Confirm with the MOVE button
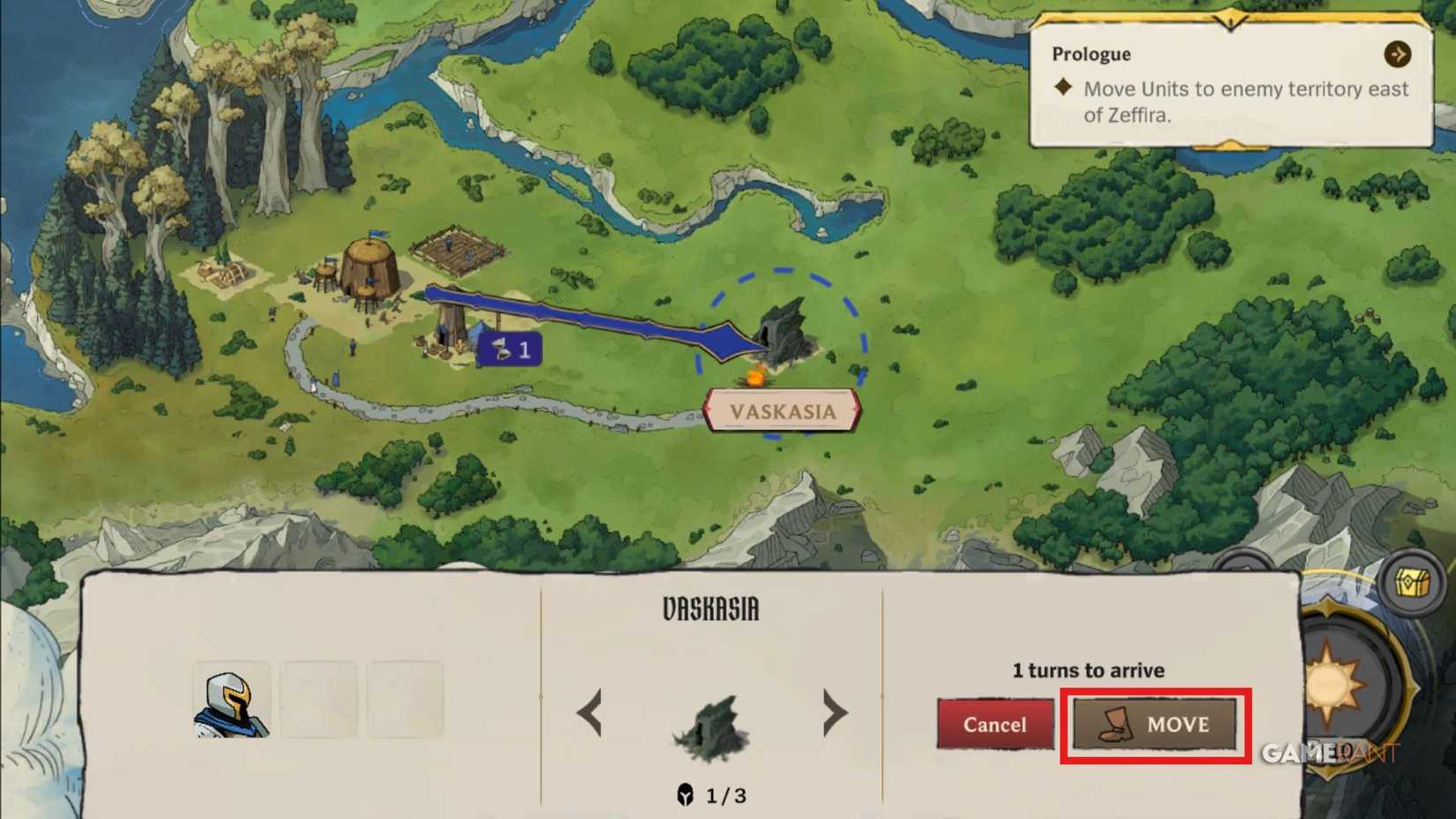1456x819 pixels. [1153, 725]
